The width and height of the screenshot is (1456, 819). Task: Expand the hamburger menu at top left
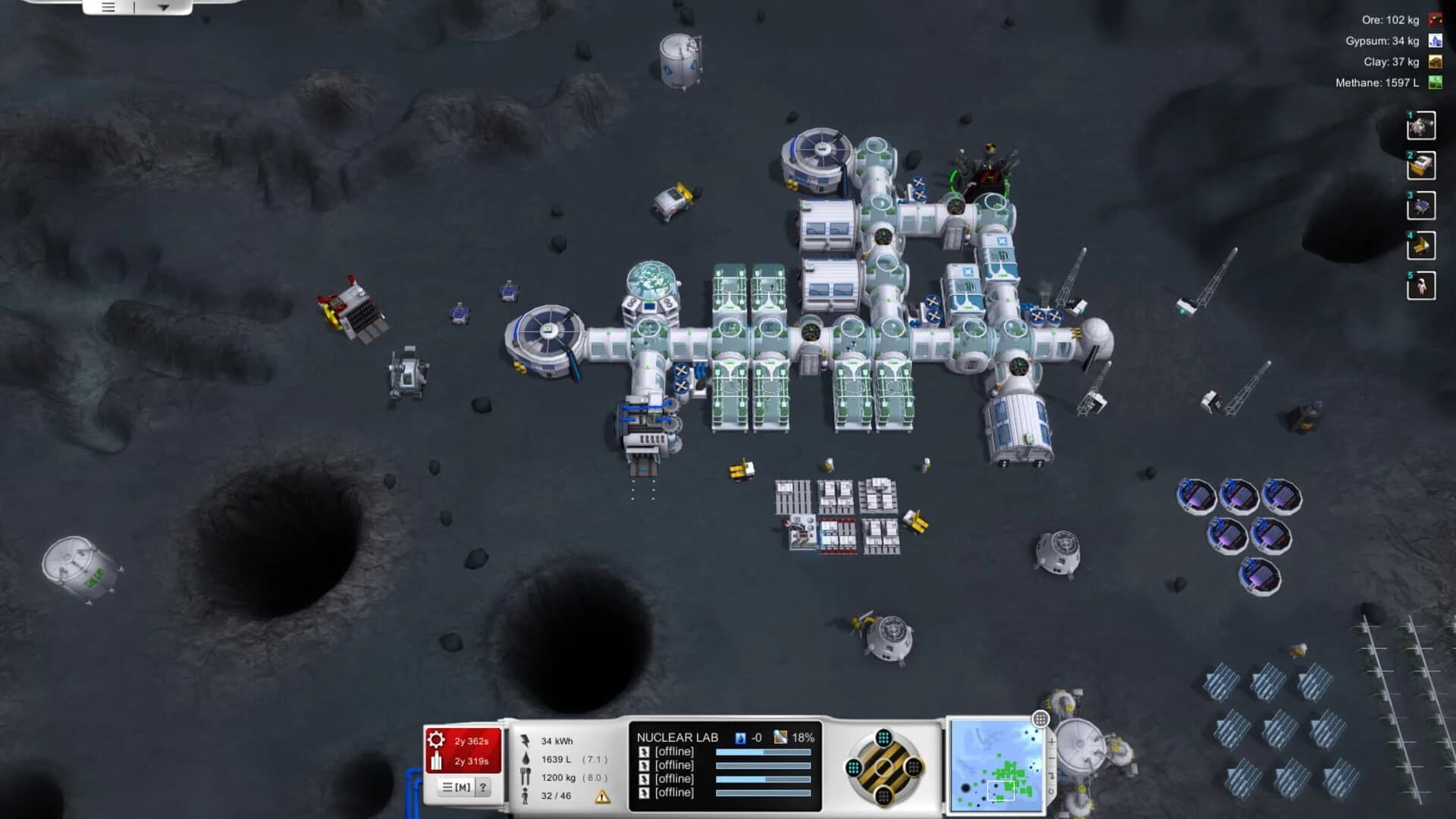coord(108,8)
